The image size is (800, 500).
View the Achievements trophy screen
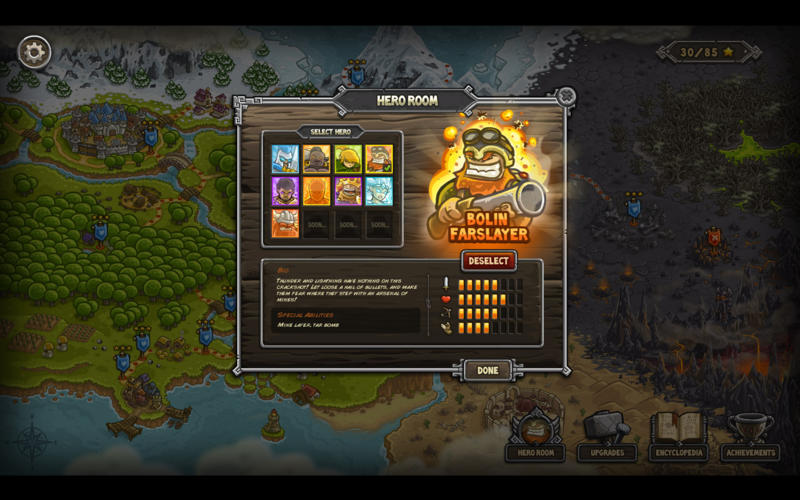pos(750,436)
